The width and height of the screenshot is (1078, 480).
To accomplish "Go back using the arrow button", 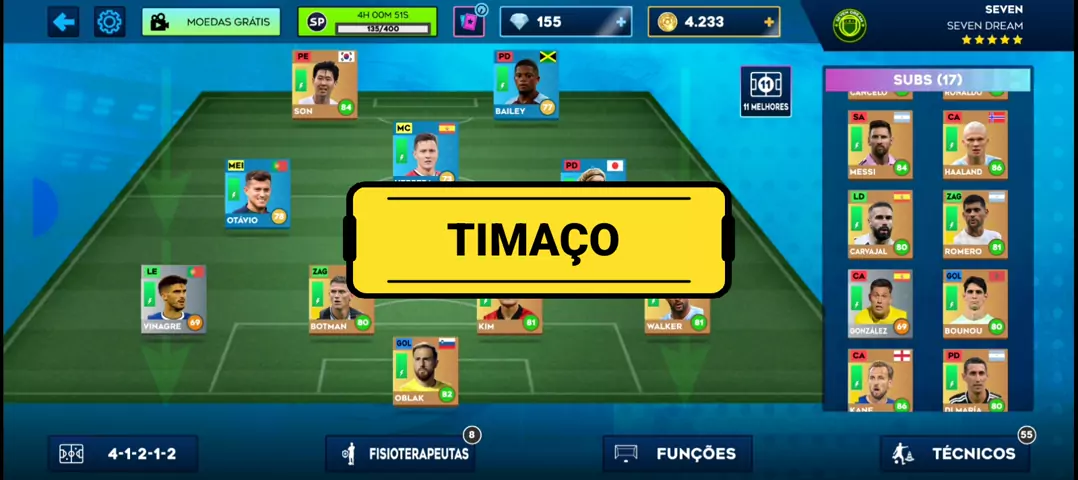I will [x=64, y=21].
